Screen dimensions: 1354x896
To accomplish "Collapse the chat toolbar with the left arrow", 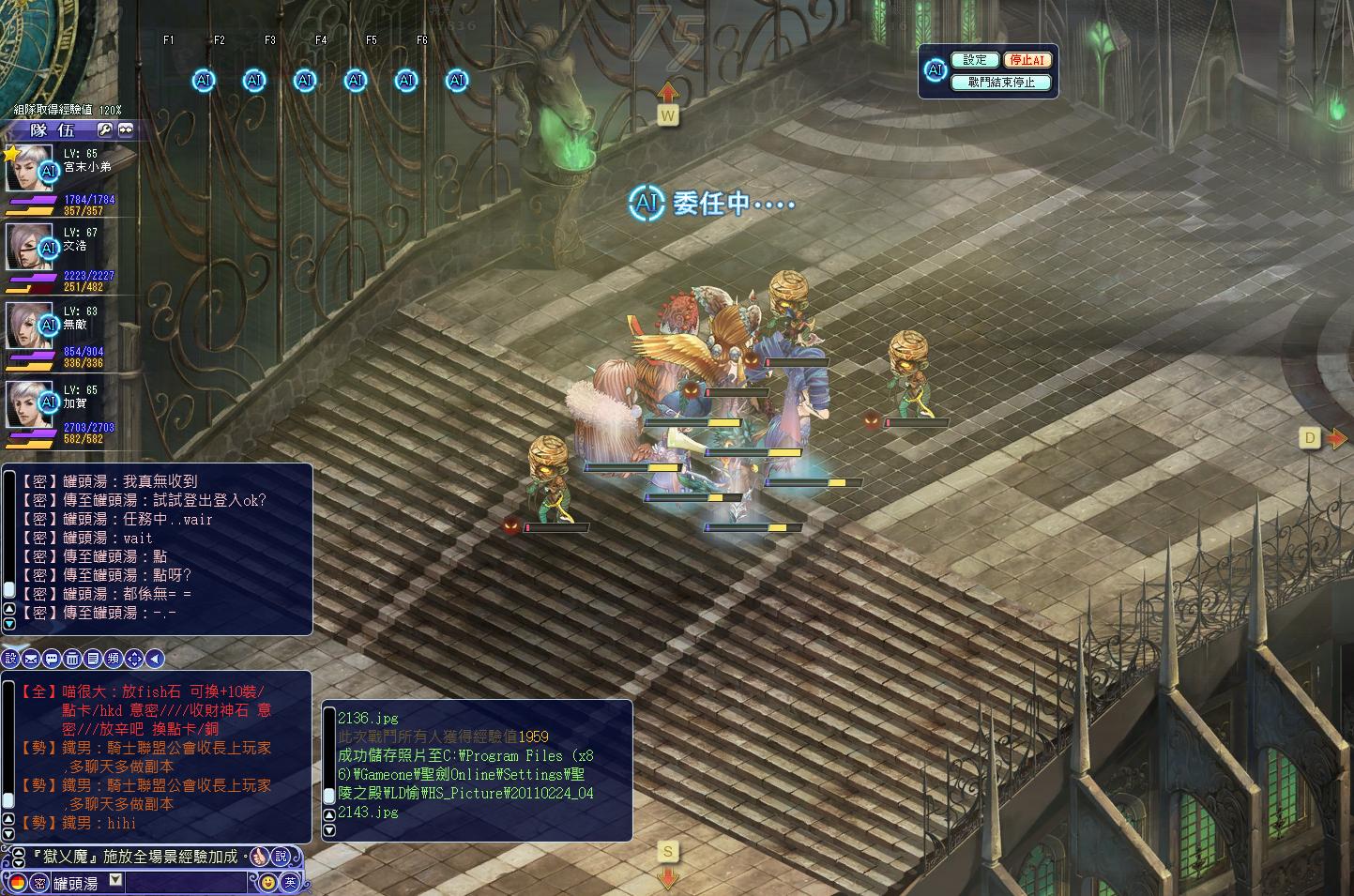I will coord(155,659).
